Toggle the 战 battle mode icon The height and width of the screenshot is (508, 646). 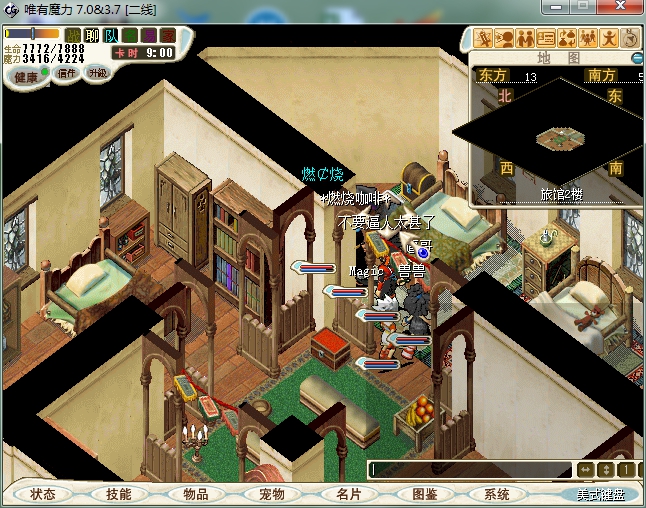pyautogui.click(x=73, y=36)
